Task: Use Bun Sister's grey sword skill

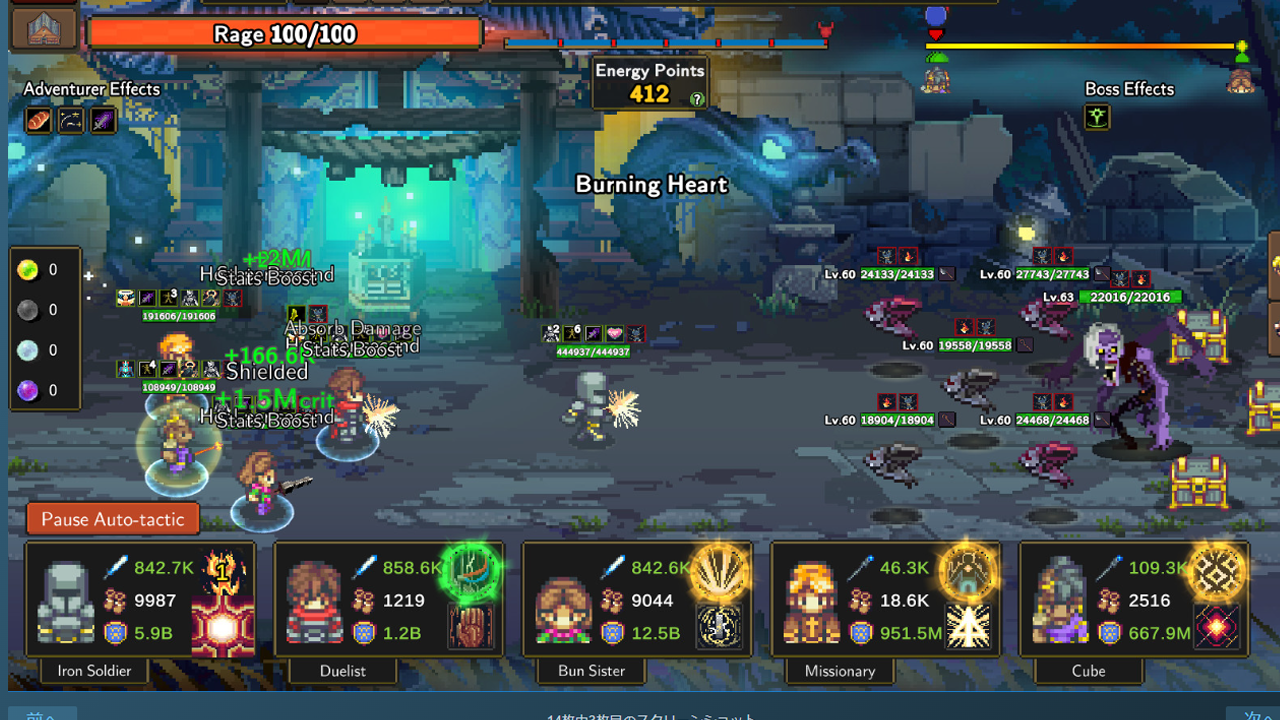Action: tap(718, 627)
